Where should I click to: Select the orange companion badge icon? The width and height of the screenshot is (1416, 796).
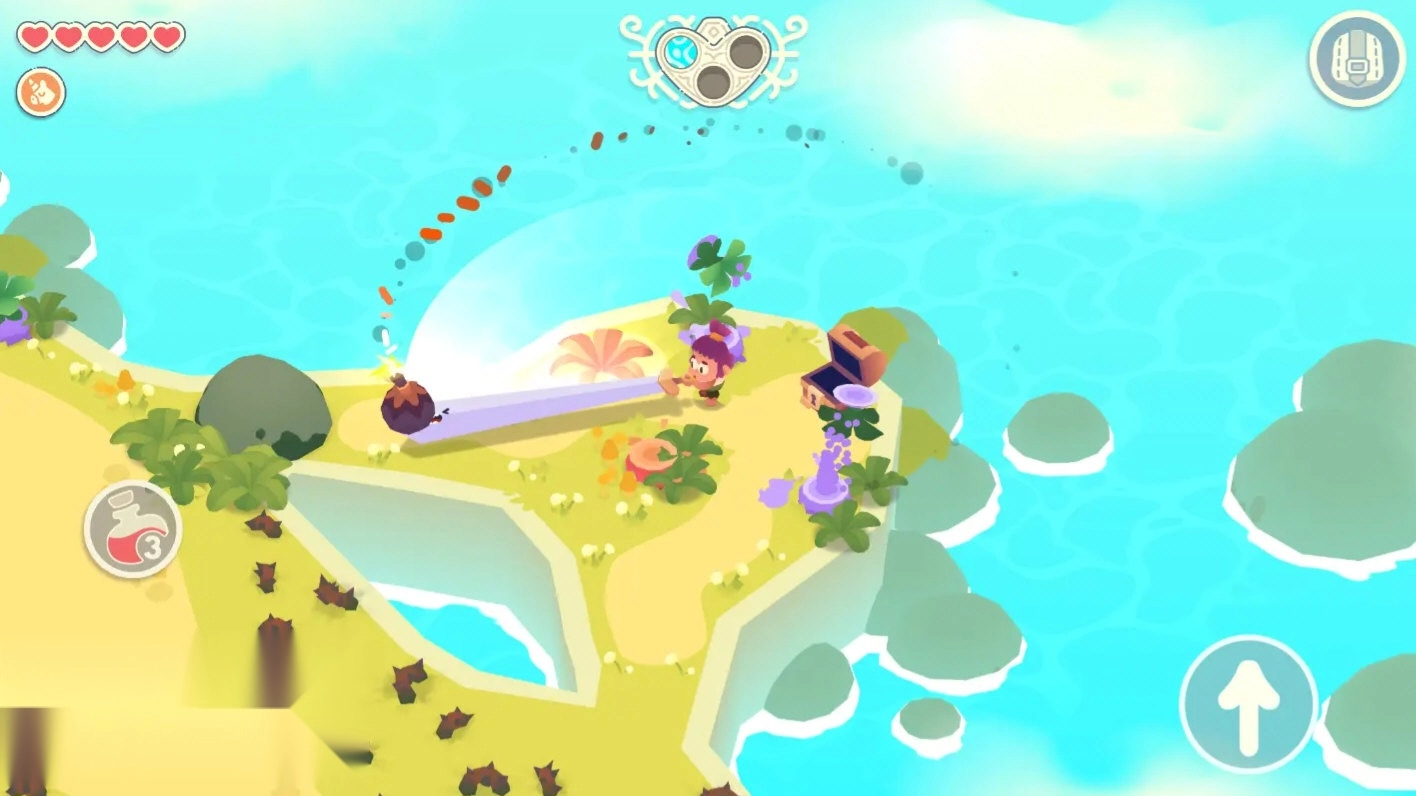(x=41, y=93)
